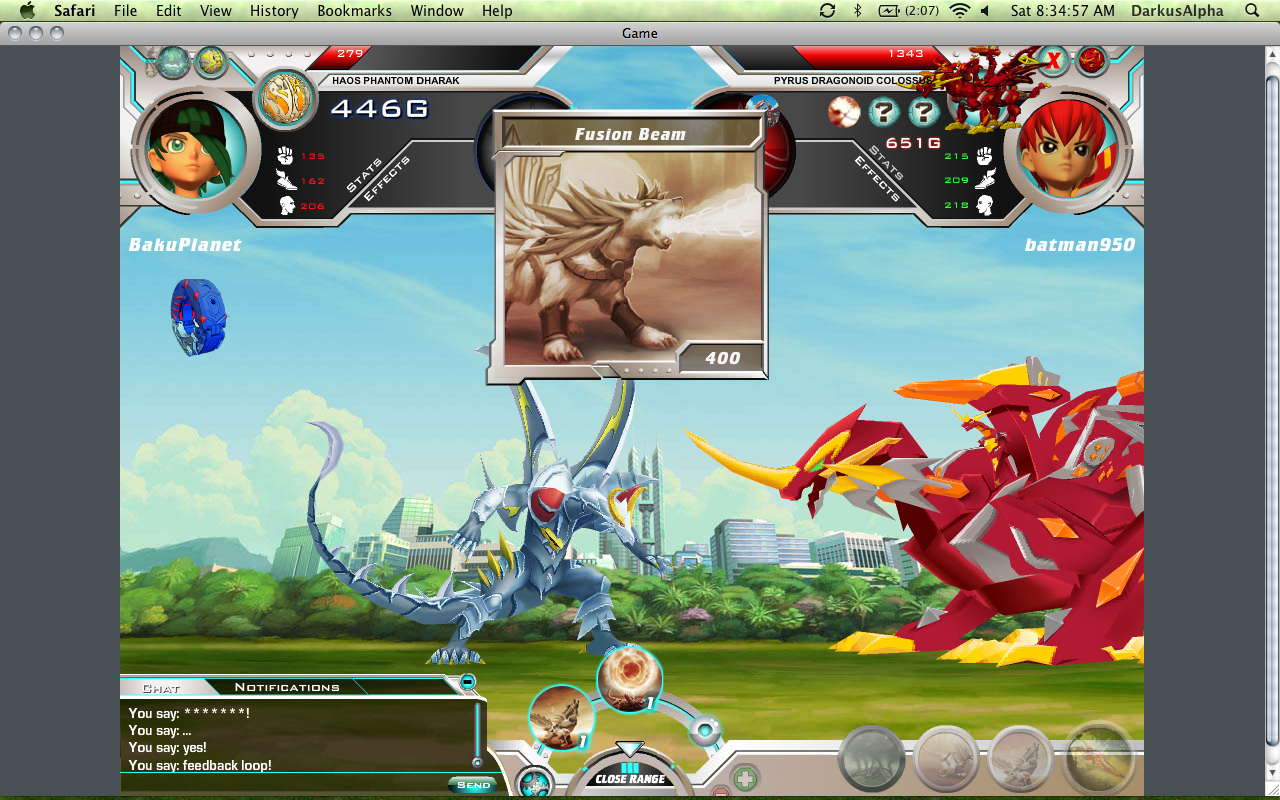Image resolution: width=1280 pixels, height=800 pixels.
Task: Open the Notifications tab
Action: 287,687
